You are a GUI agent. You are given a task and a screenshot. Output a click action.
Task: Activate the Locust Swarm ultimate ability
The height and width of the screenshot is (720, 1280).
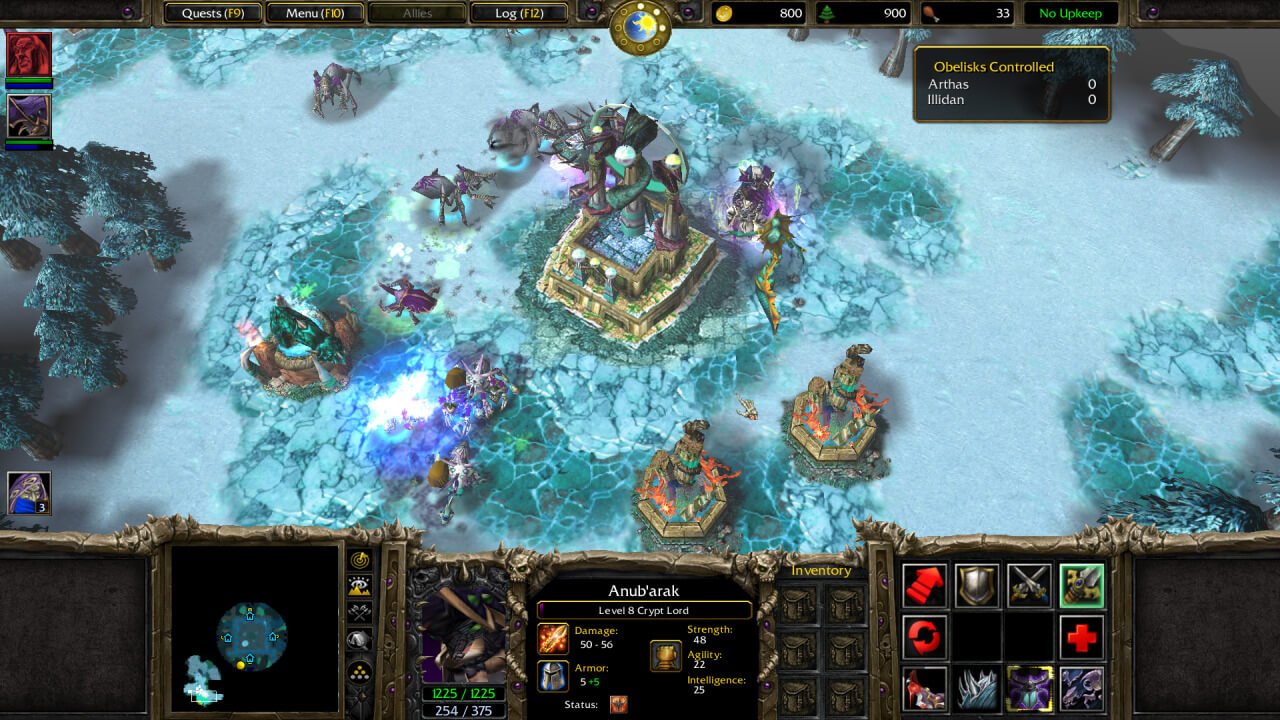(1082, 689)
